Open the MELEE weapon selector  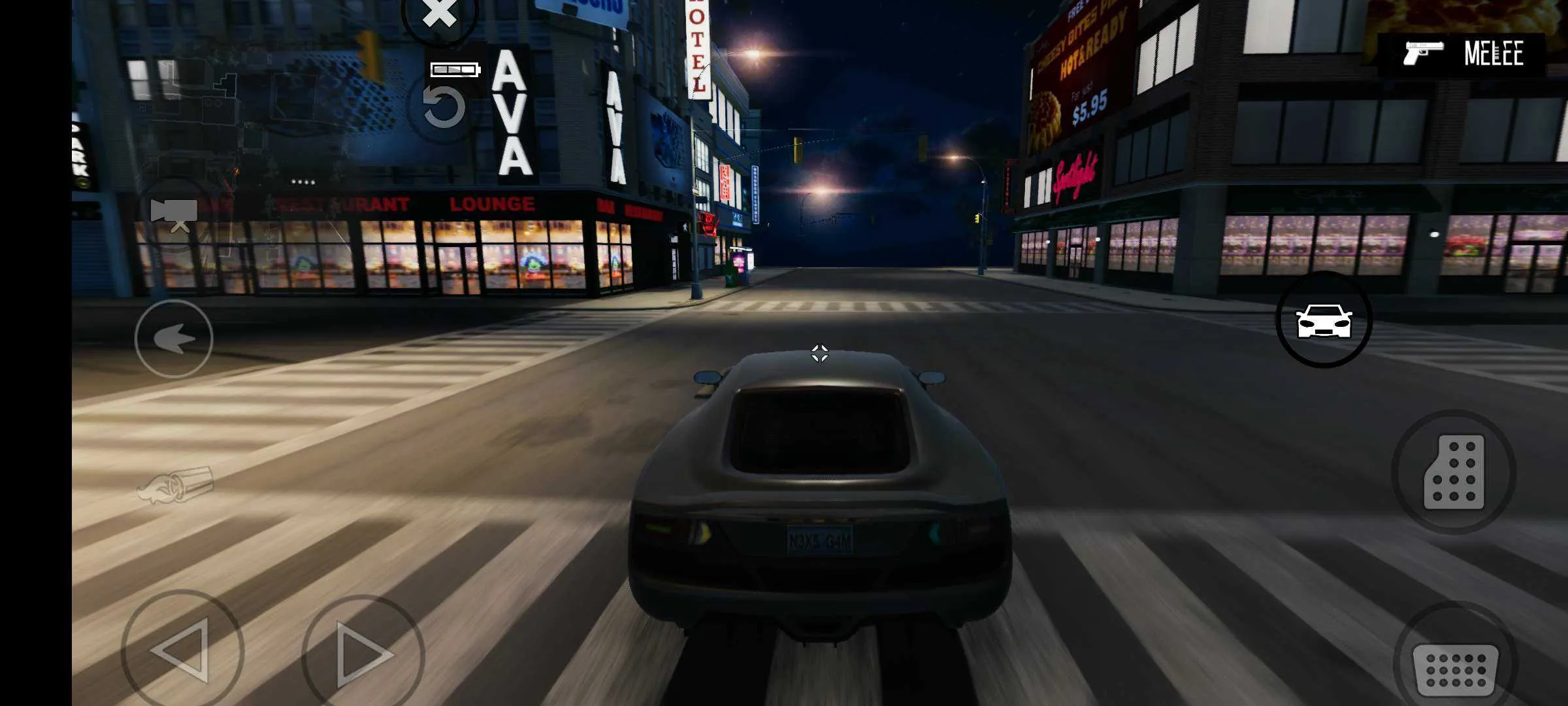tap(1463, 54)
